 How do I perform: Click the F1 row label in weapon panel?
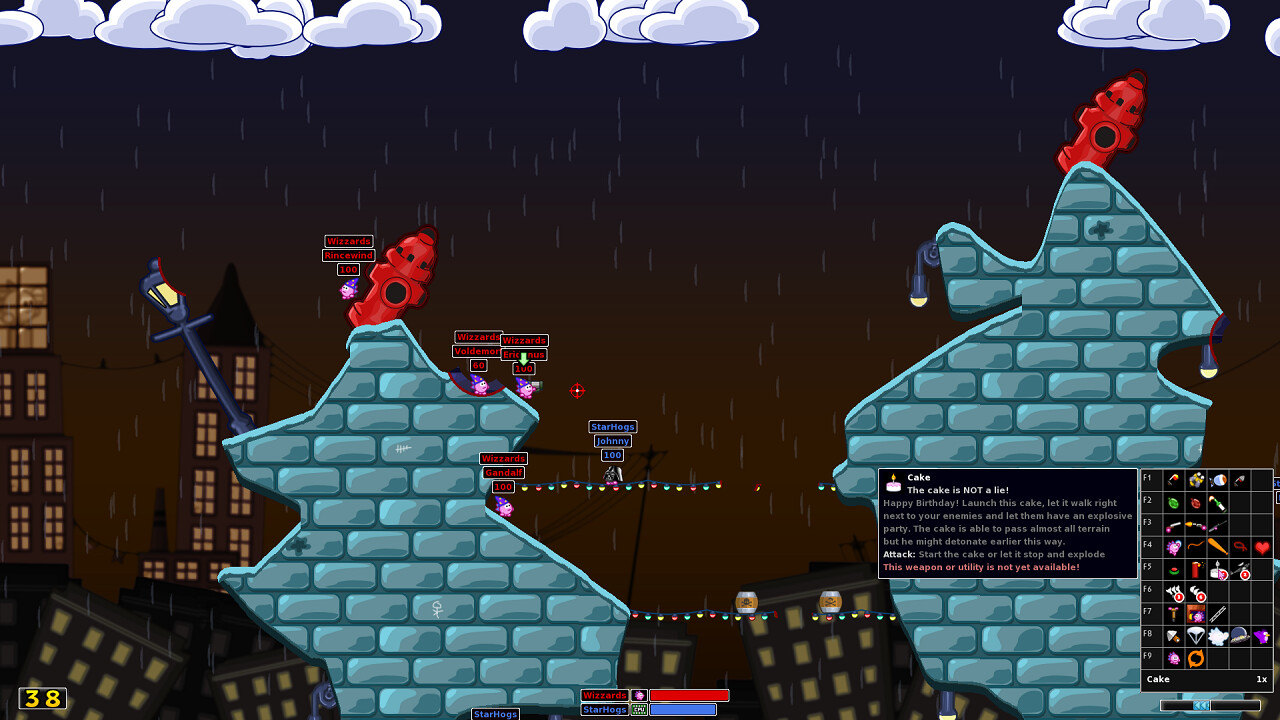1147,480
